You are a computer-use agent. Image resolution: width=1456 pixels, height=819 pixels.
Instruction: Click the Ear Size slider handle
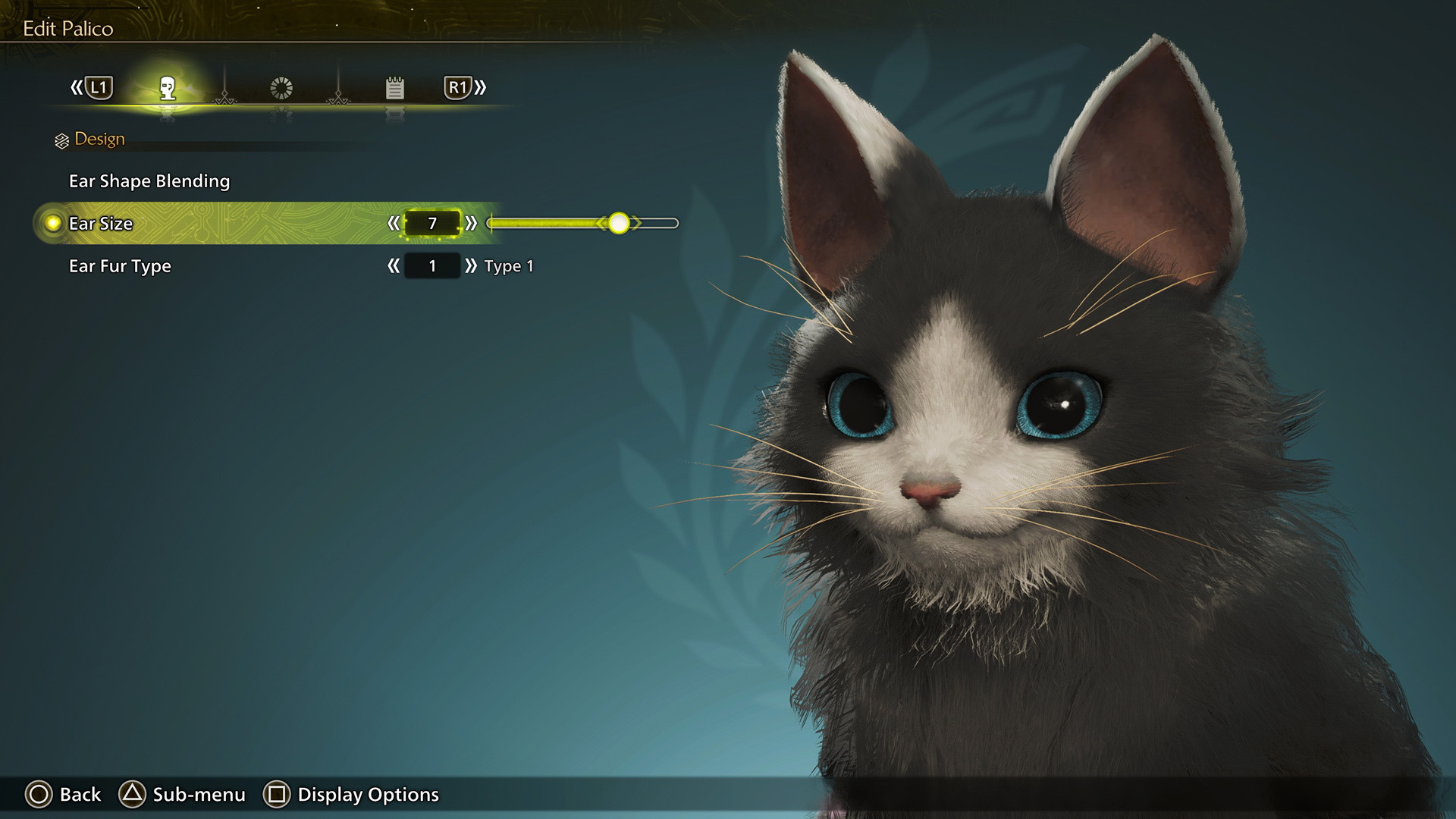coord(619,223)
